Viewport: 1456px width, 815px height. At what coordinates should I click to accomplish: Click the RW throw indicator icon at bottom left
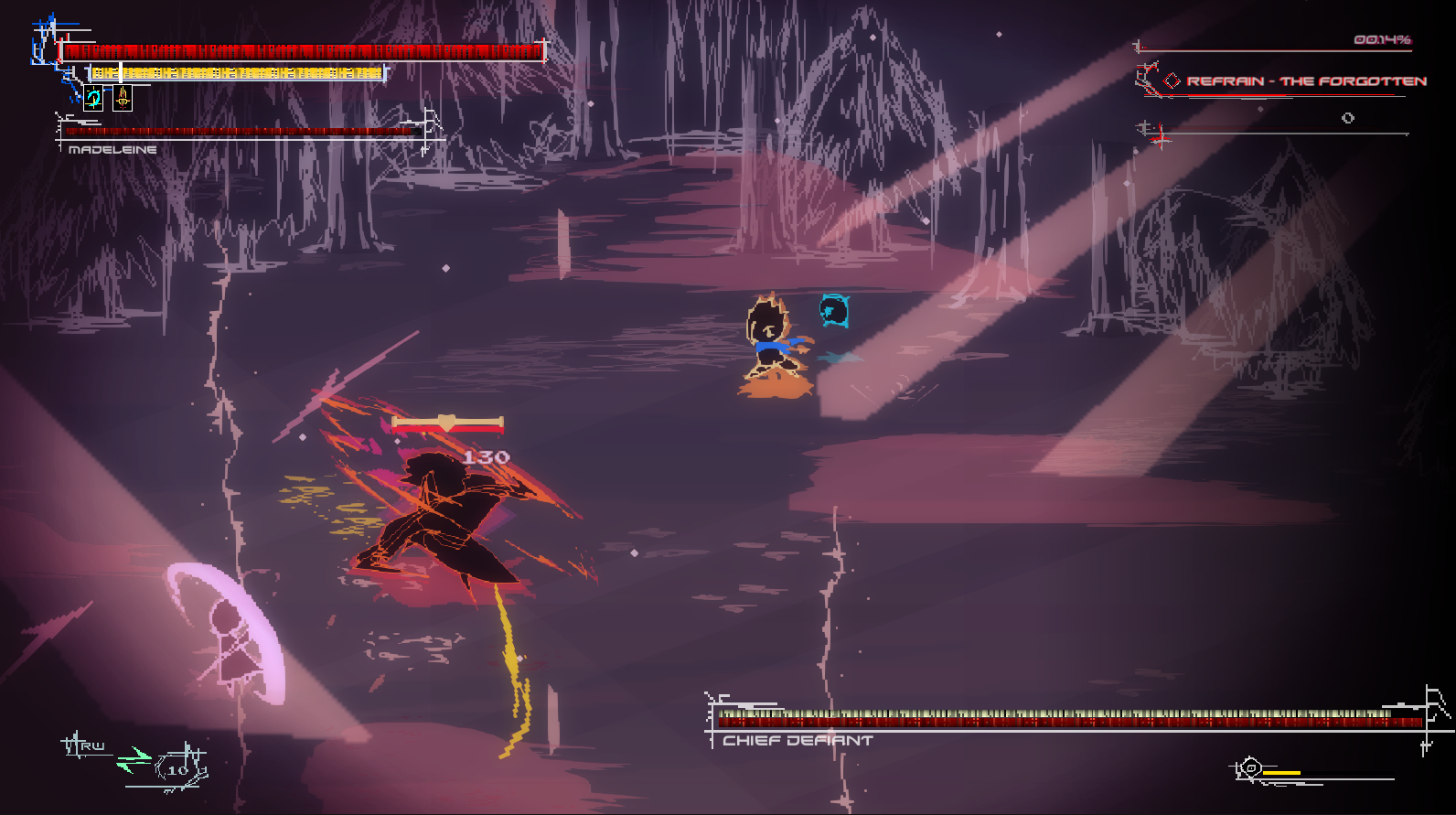point(80,745)
